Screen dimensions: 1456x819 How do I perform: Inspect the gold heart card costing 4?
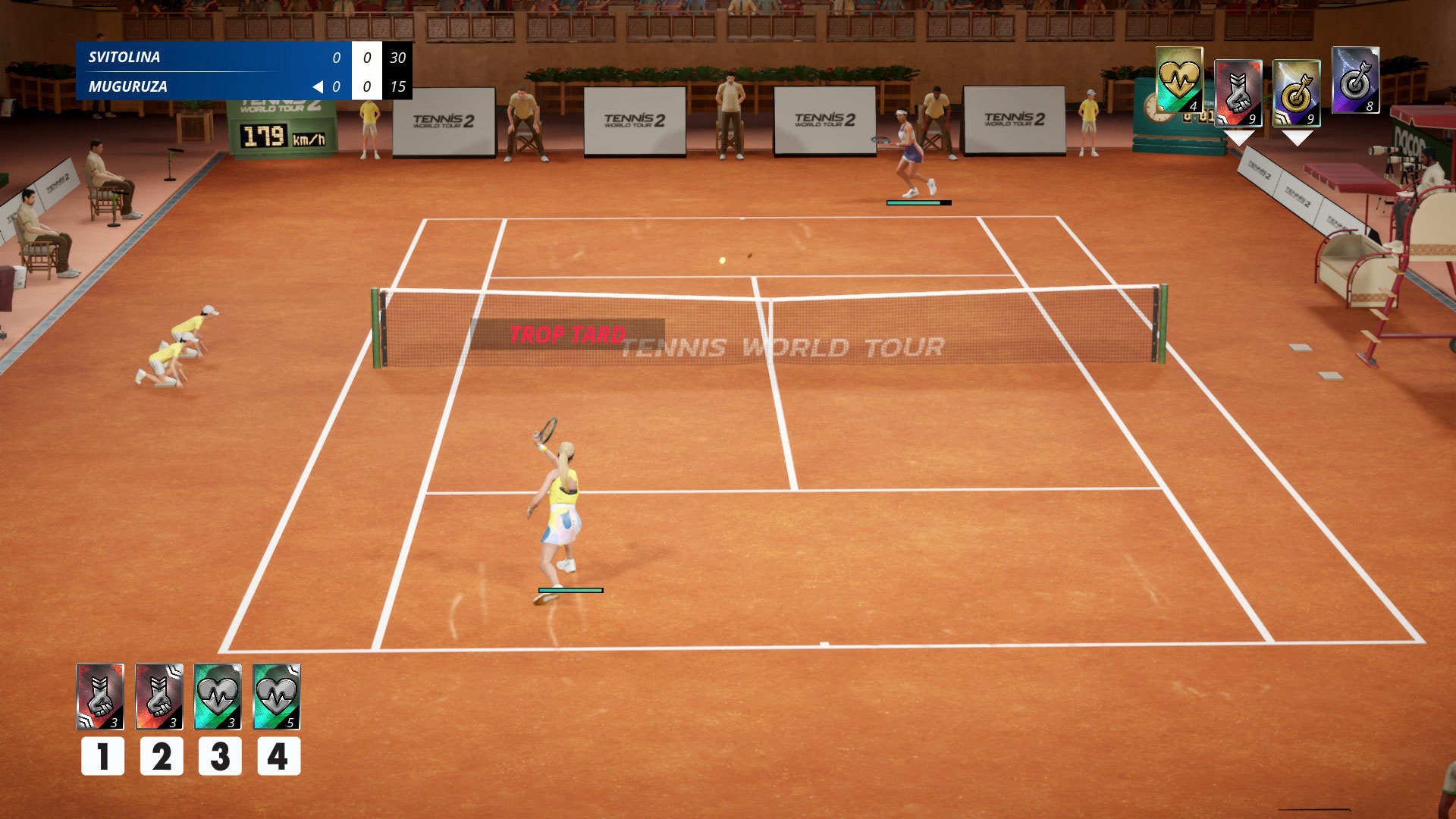click(1179, 80)
